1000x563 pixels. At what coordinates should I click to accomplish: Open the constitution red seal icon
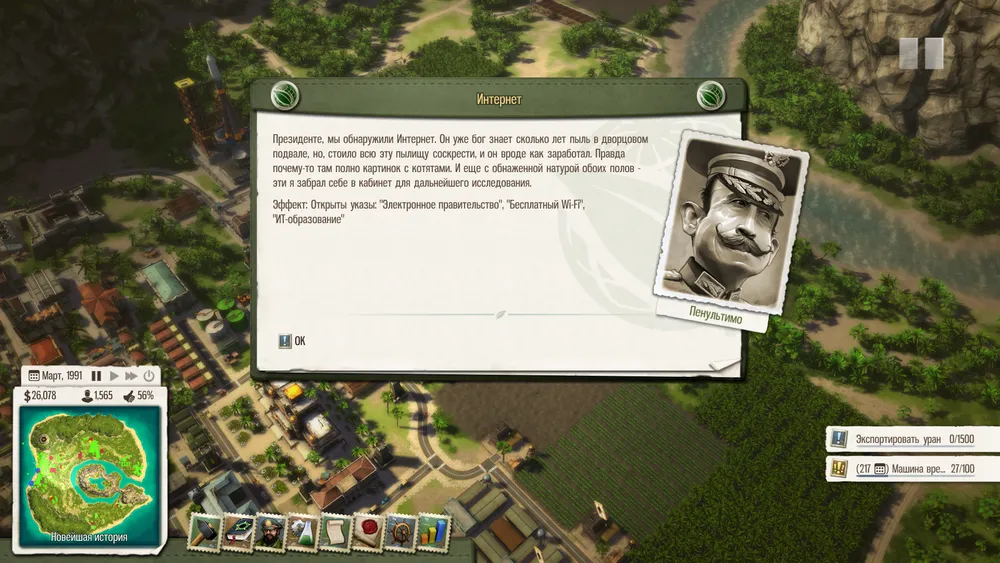[368, 533]
